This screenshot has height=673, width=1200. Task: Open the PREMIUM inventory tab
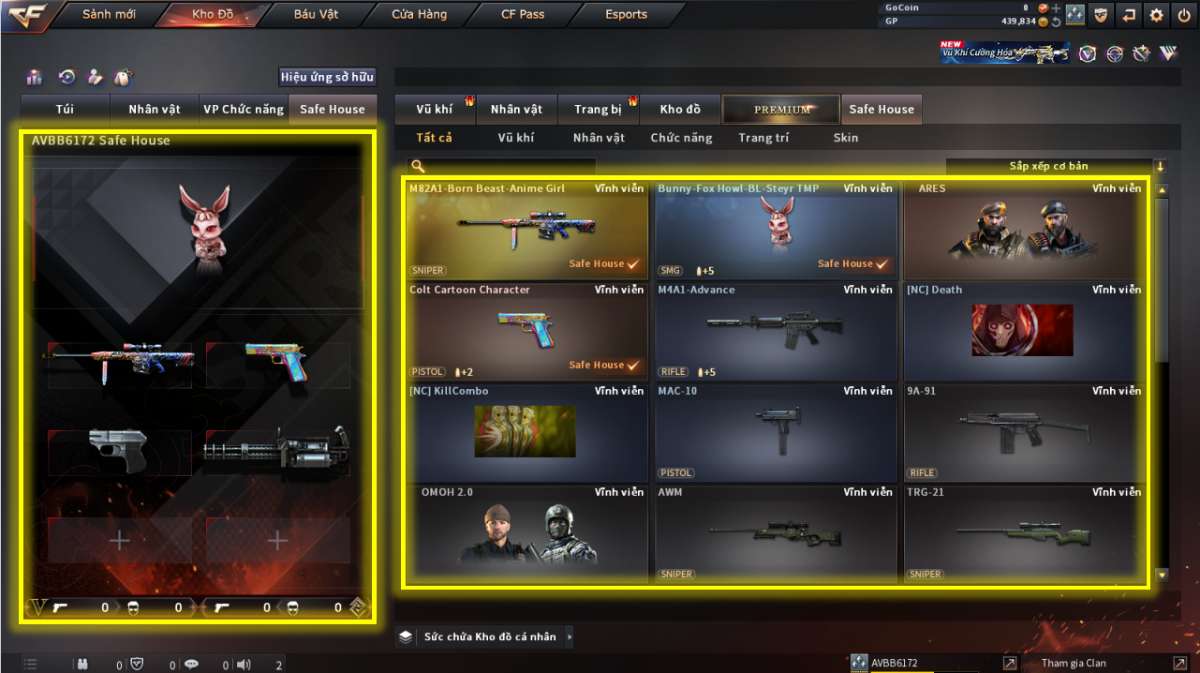[782, 109]
